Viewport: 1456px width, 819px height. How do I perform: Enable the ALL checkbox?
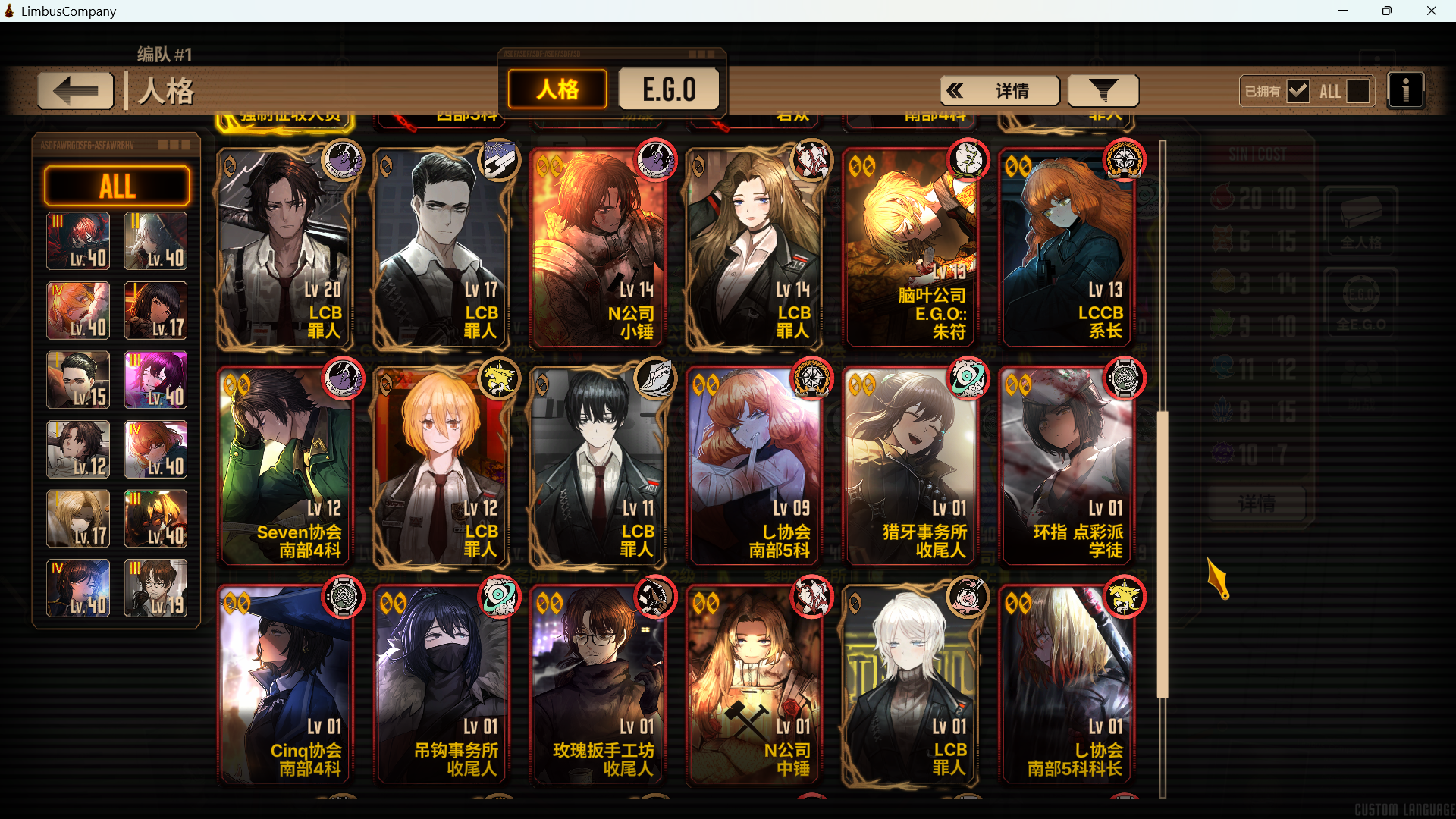1357,90
